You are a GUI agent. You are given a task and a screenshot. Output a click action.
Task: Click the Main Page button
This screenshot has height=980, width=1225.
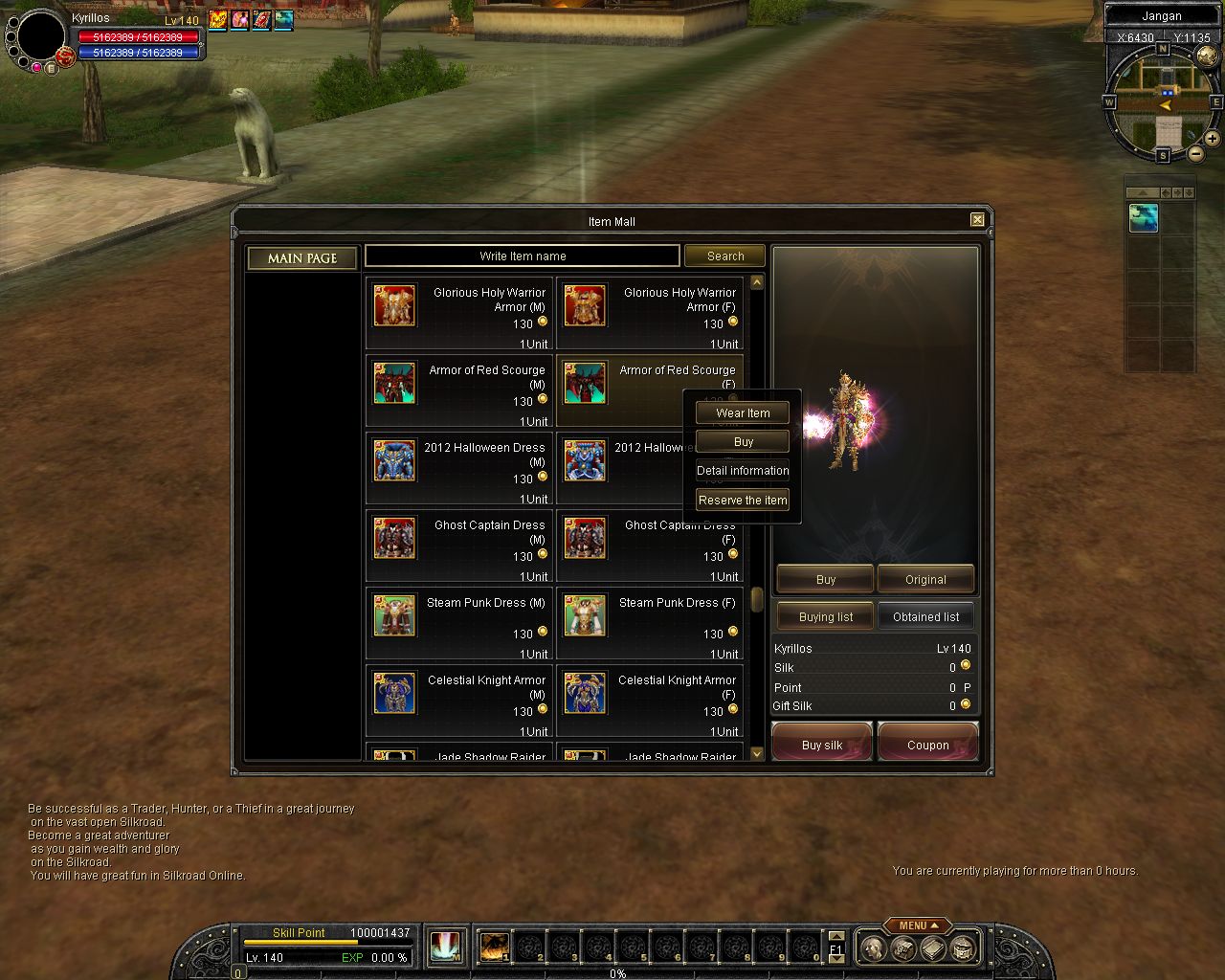pyautogui.click(x=302, y=258)
